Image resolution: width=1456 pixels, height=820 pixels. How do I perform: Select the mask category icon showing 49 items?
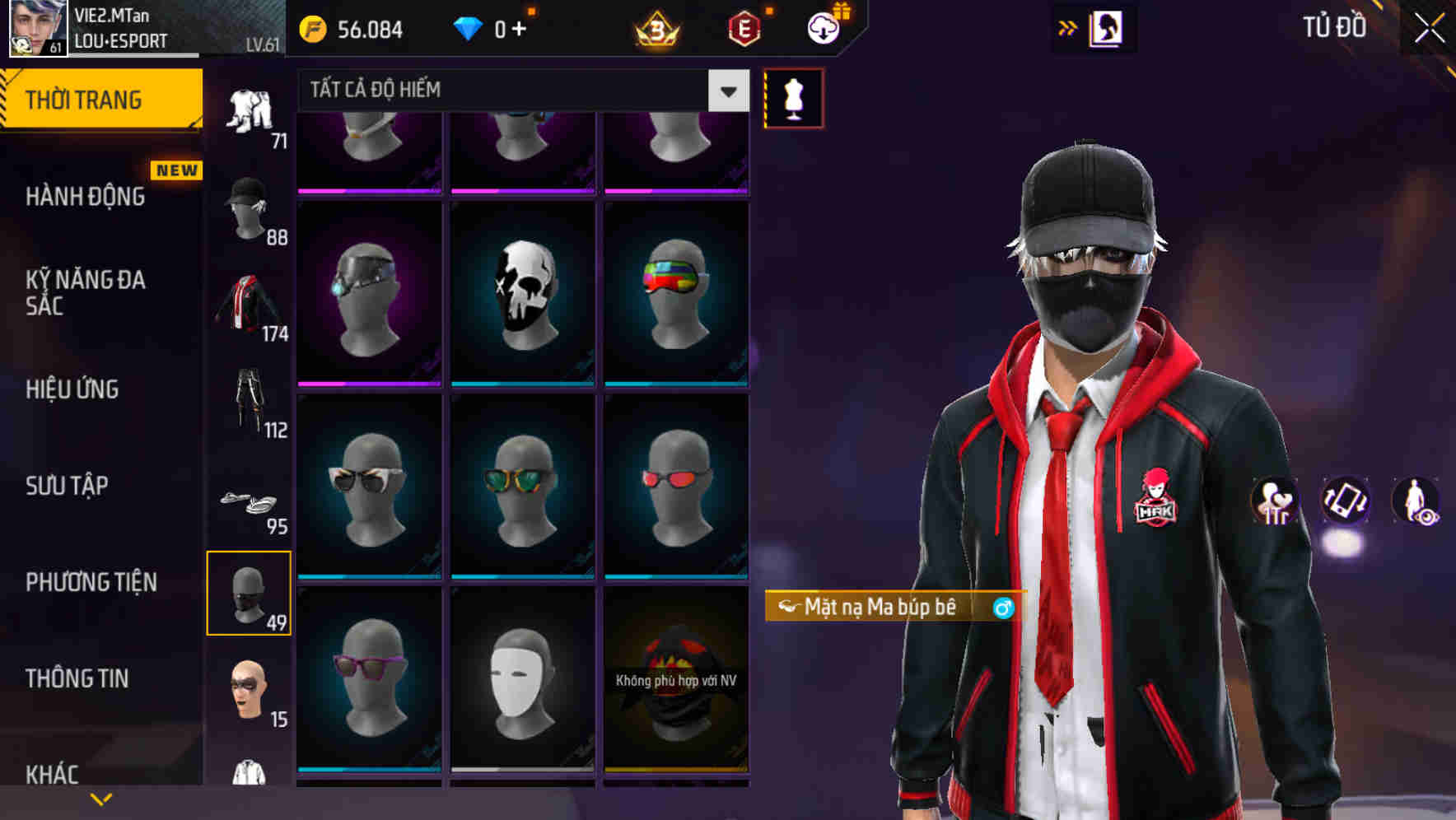point(250,596)
